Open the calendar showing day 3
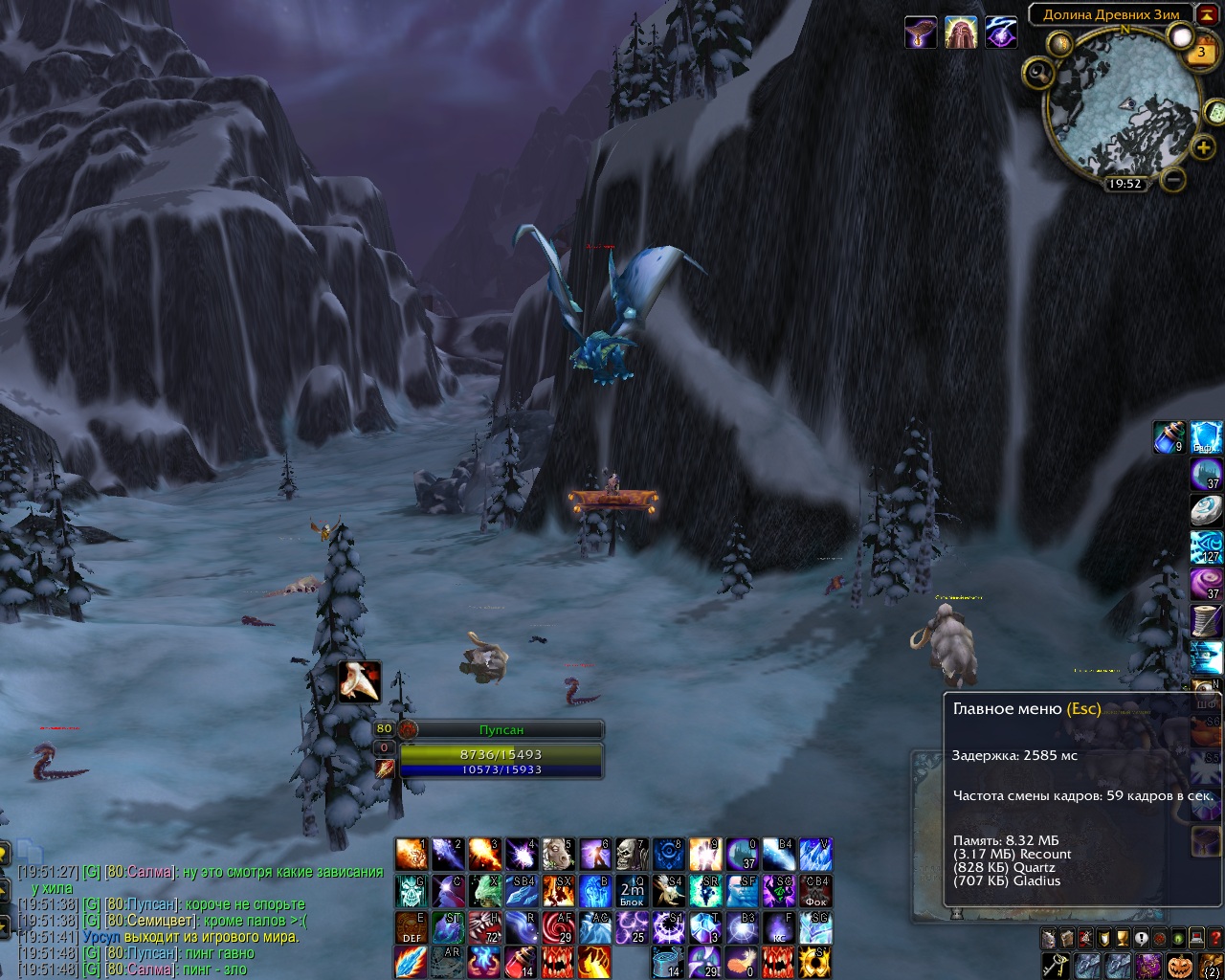This screenshot has height=980, width=1225. point(1201,53)
